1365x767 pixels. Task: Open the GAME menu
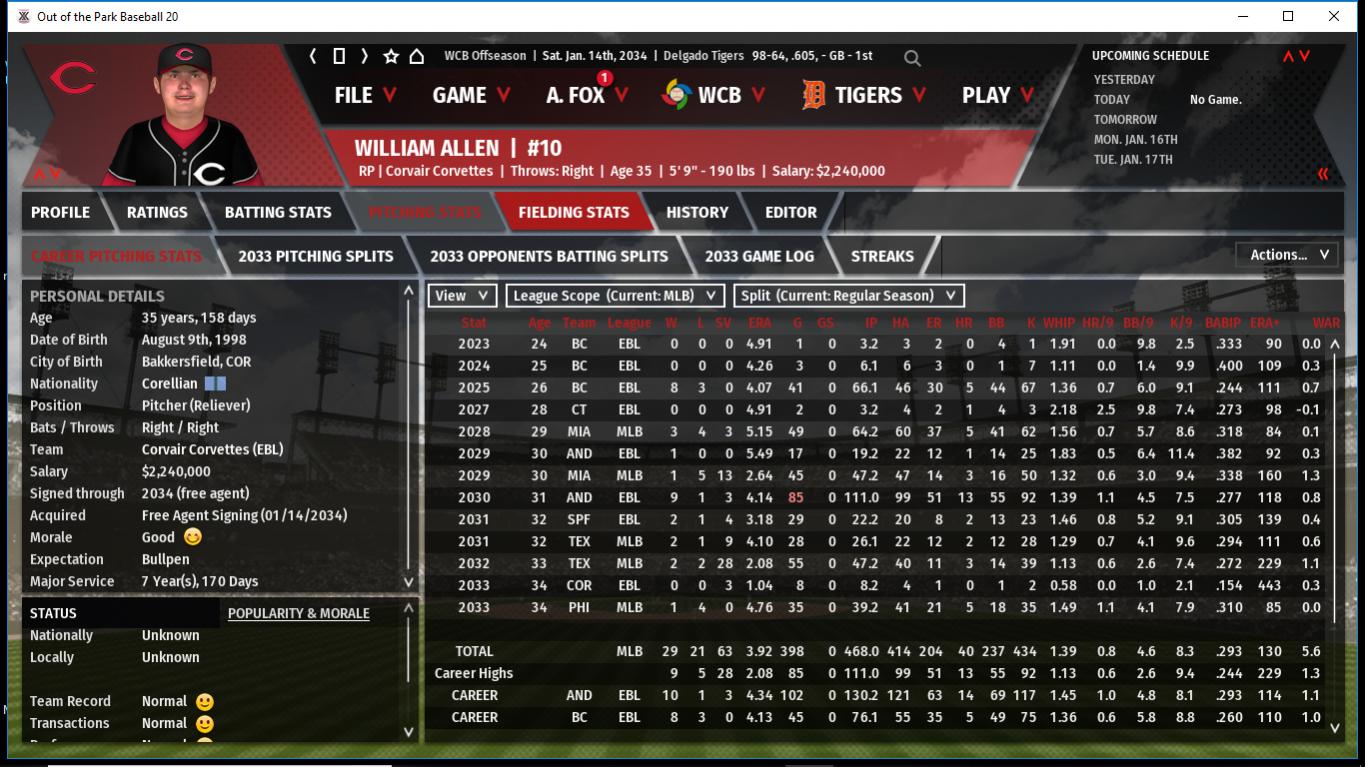coord(471,95)
